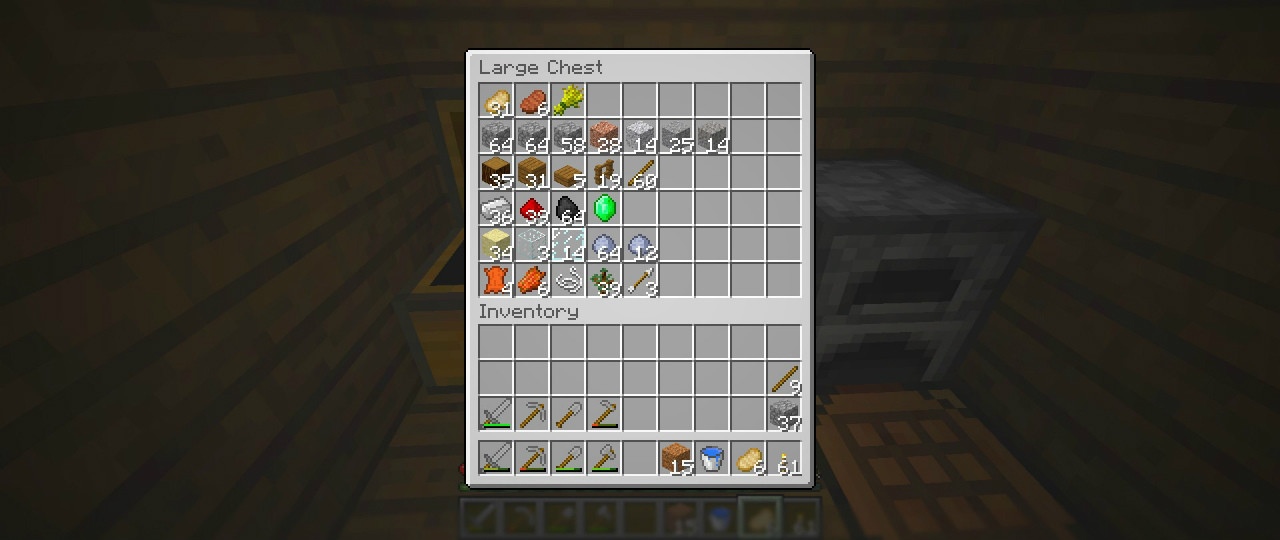Viewport: 1280px width, 540px height.
Task: Take the 37 cobblestone from the inventory
Action: coord(784,414)
